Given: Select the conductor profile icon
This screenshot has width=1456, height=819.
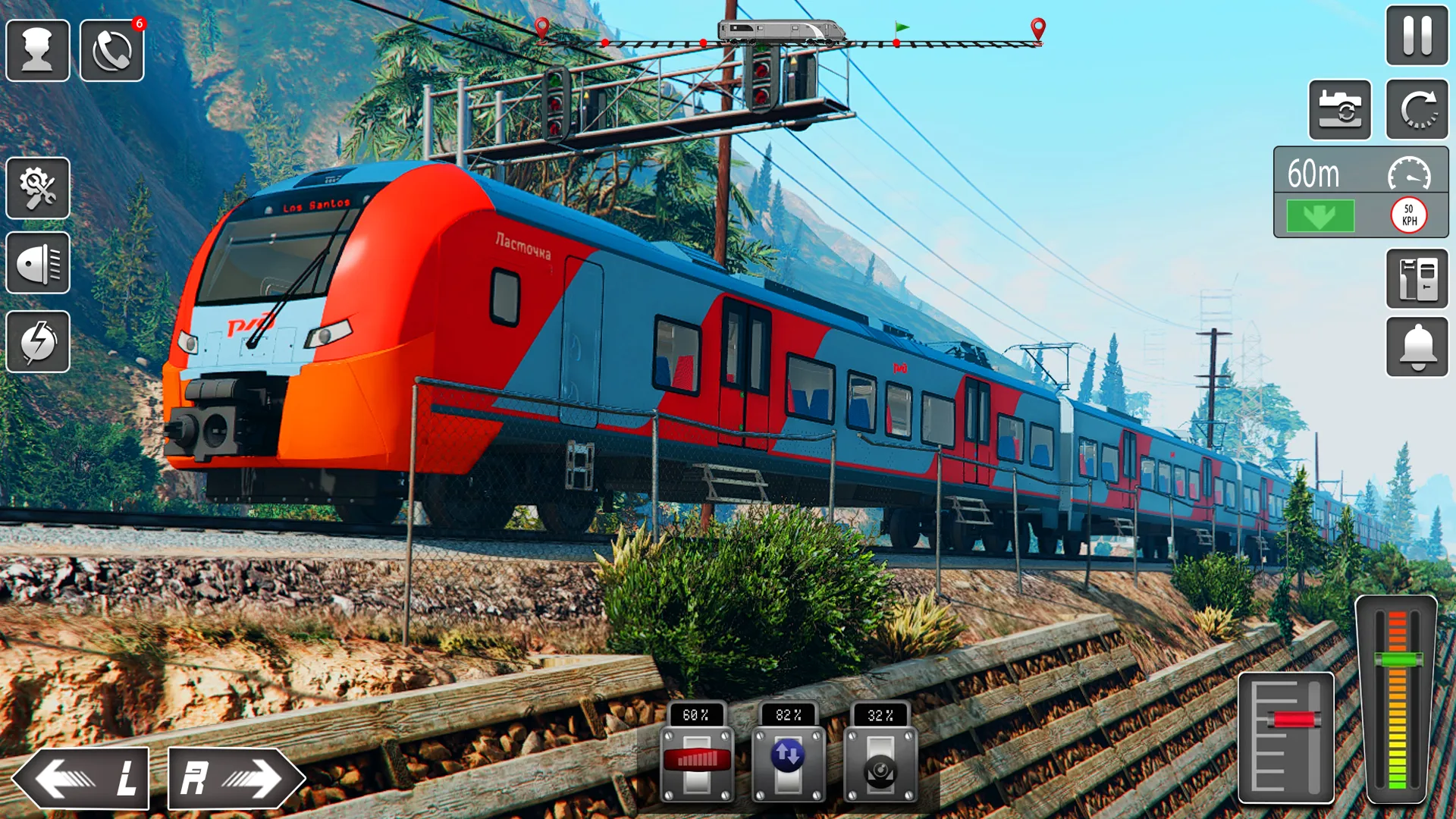Looking at the screenshot, I should coord(38,49).
